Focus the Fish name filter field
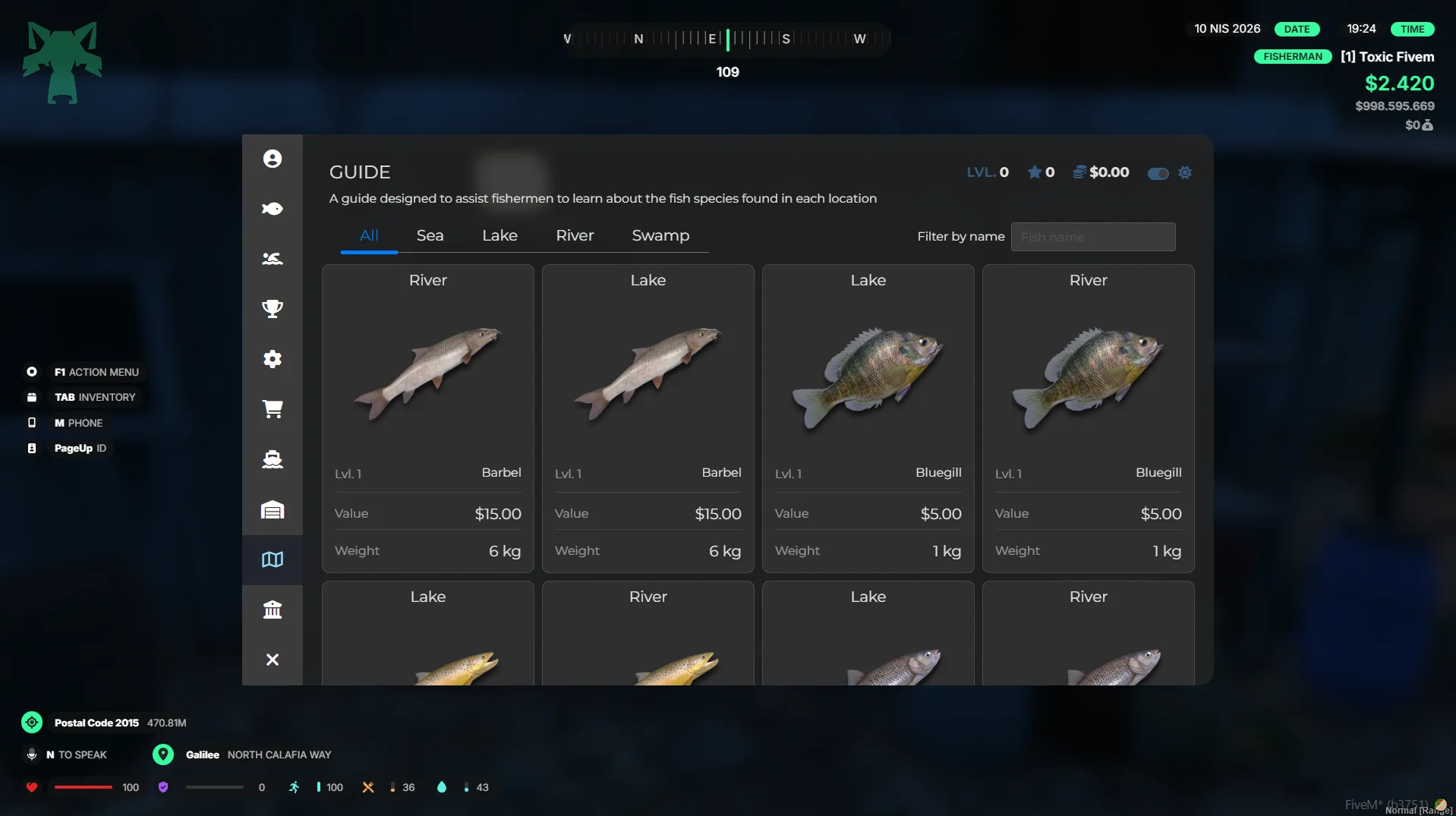 point(1092,237)
